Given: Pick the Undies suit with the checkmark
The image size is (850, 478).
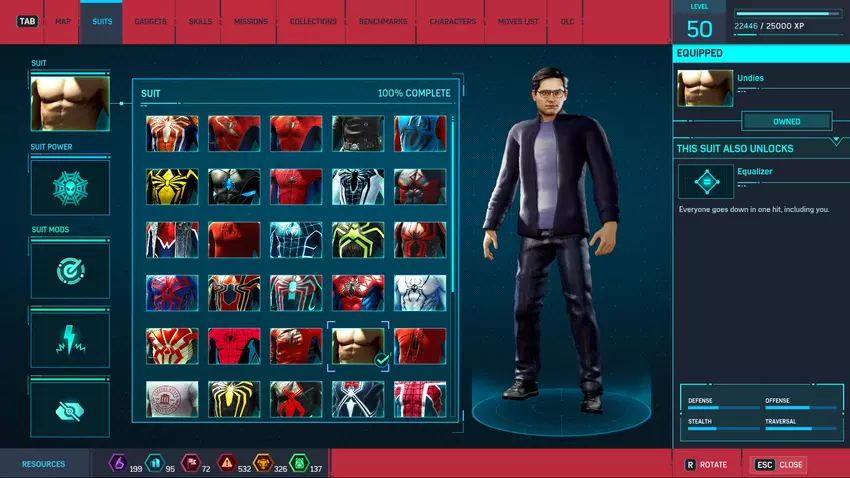Looking at the screenshot, I should (x=358, y=345).
